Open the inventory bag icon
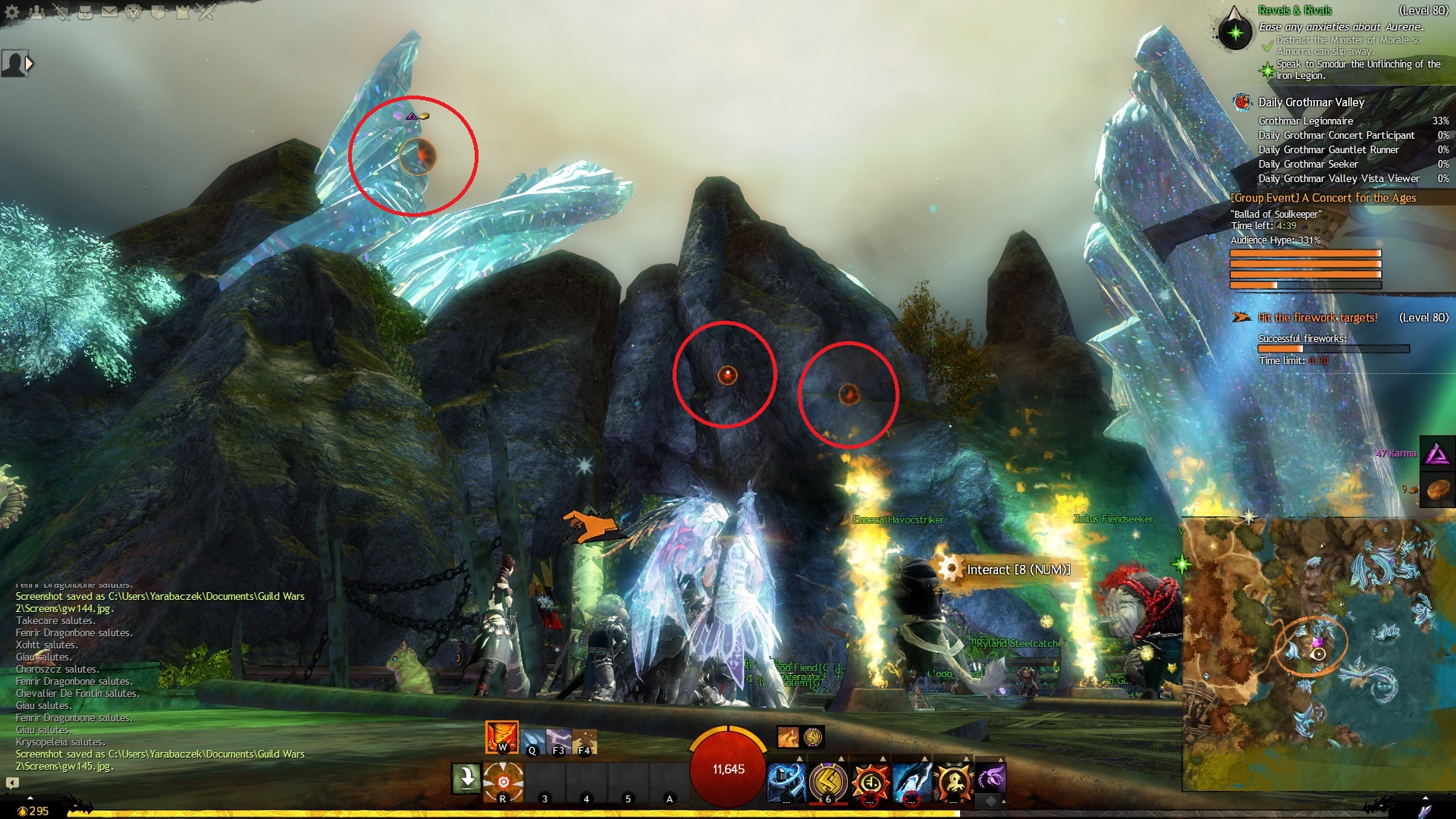The width and height of the screenshot is (1456, 819). tap(85, 12)
